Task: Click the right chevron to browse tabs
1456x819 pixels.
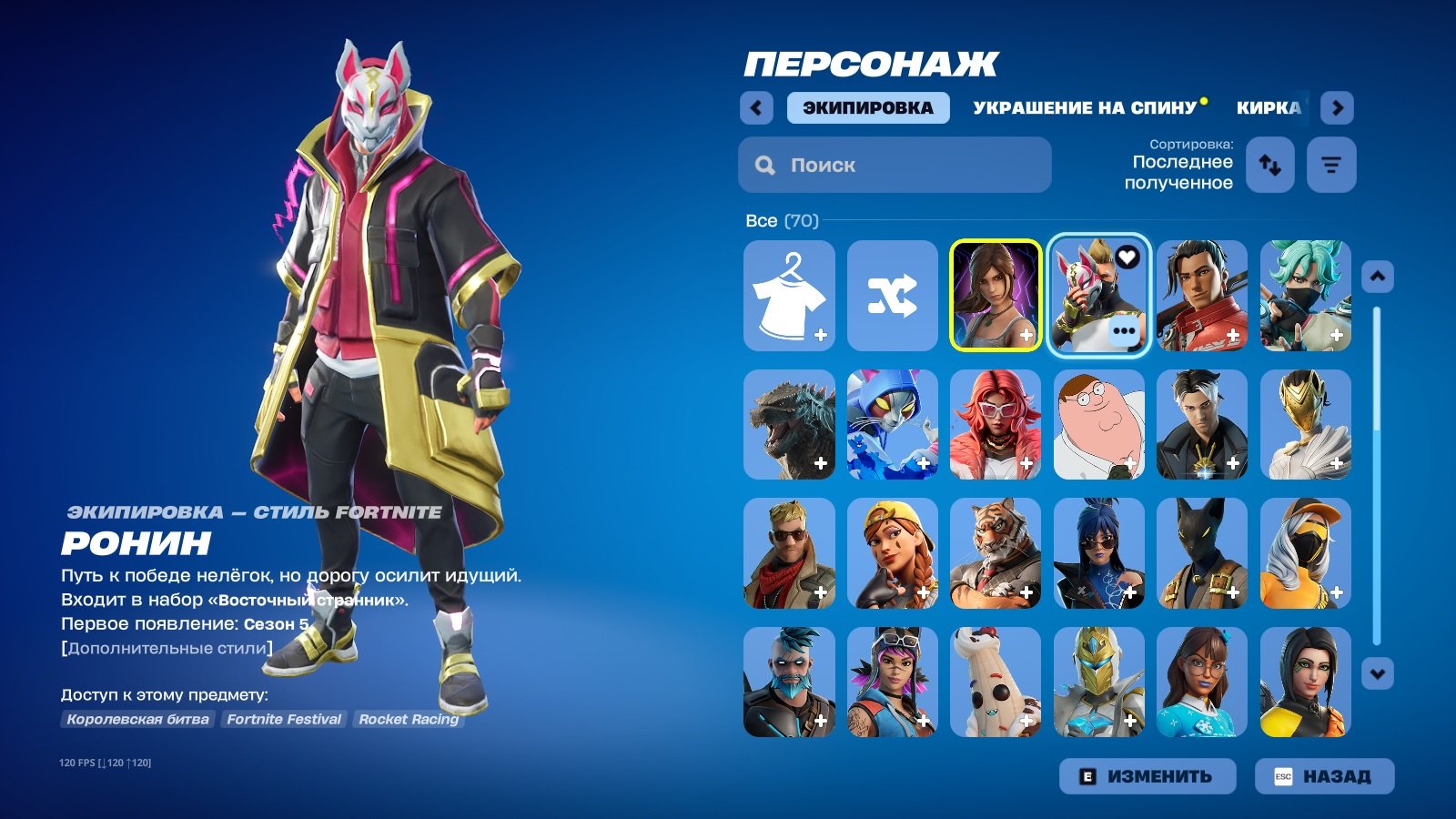Action: (x=1338, y=106)
